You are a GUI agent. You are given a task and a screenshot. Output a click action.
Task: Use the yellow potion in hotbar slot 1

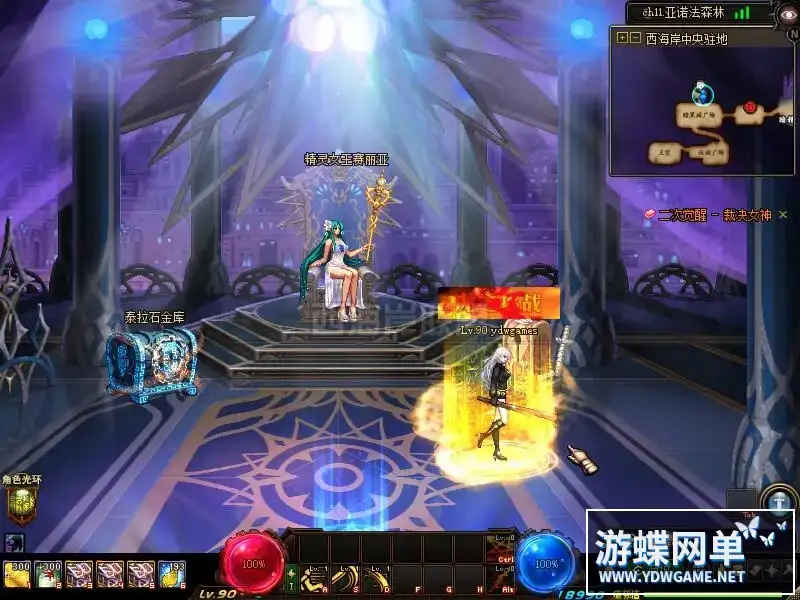coord(17,573)
